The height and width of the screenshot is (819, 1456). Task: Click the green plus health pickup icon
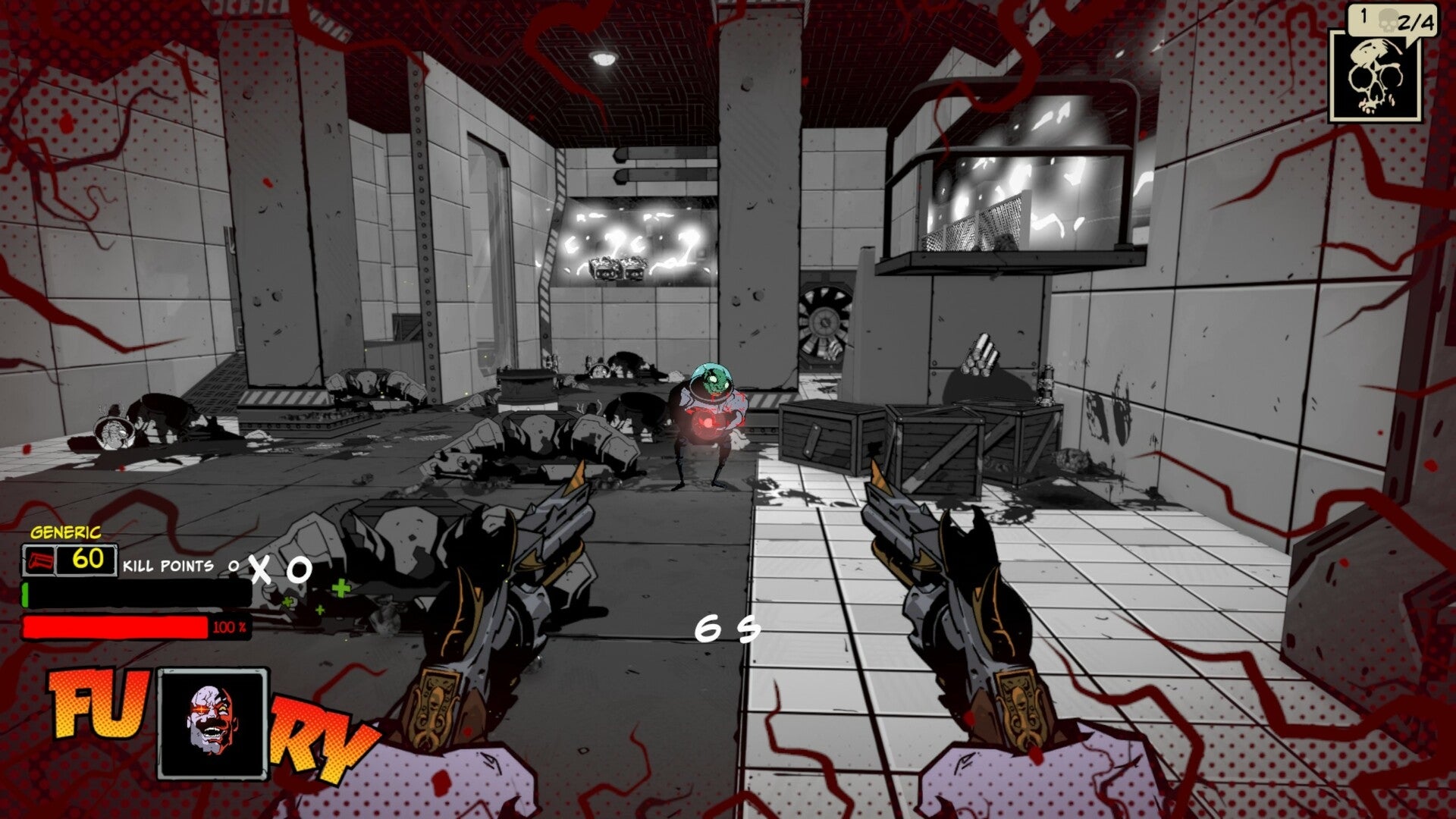(340, 588)
